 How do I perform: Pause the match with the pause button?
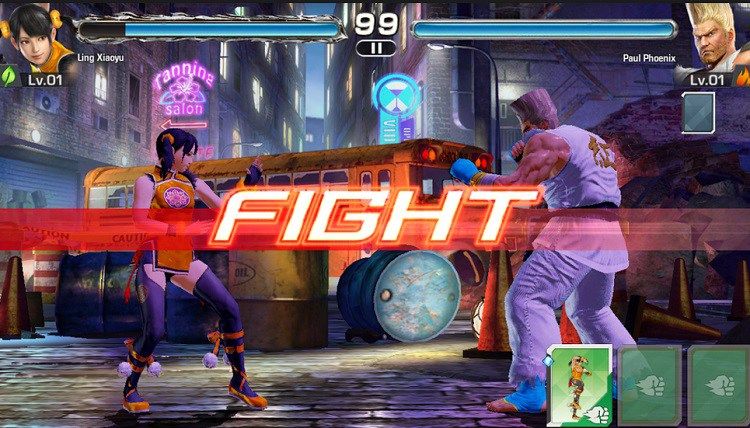[376, 47]
